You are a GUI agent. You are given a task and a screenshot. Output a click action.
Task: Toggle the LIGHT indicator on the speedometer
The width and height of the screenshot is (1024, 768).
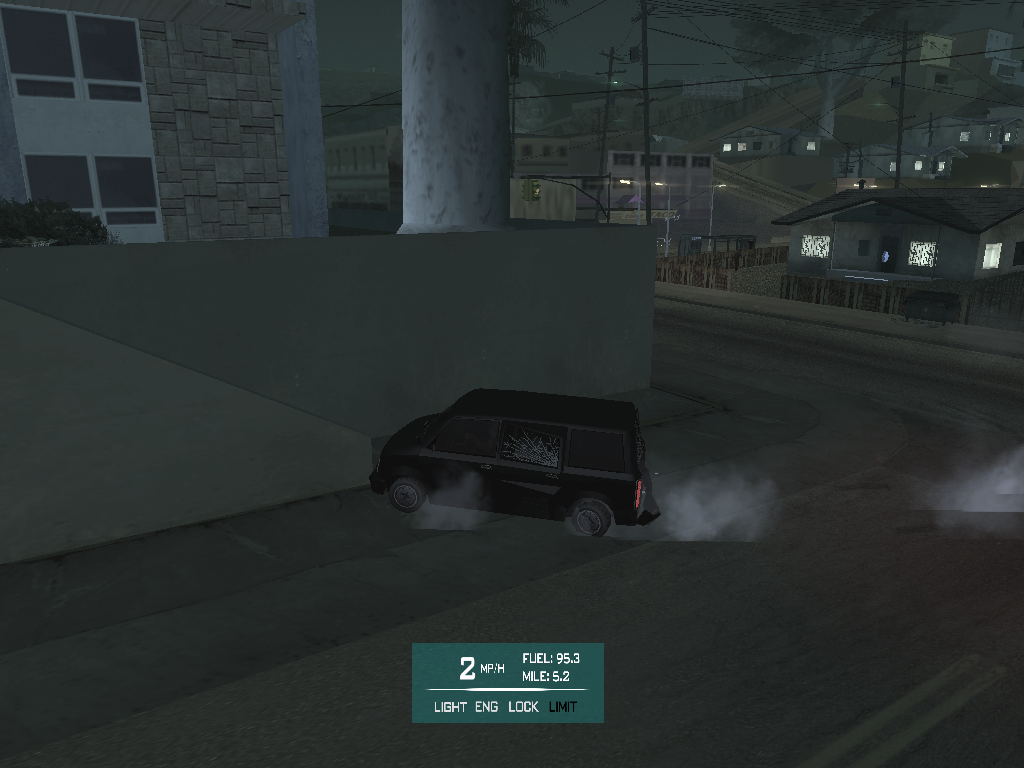450,707
